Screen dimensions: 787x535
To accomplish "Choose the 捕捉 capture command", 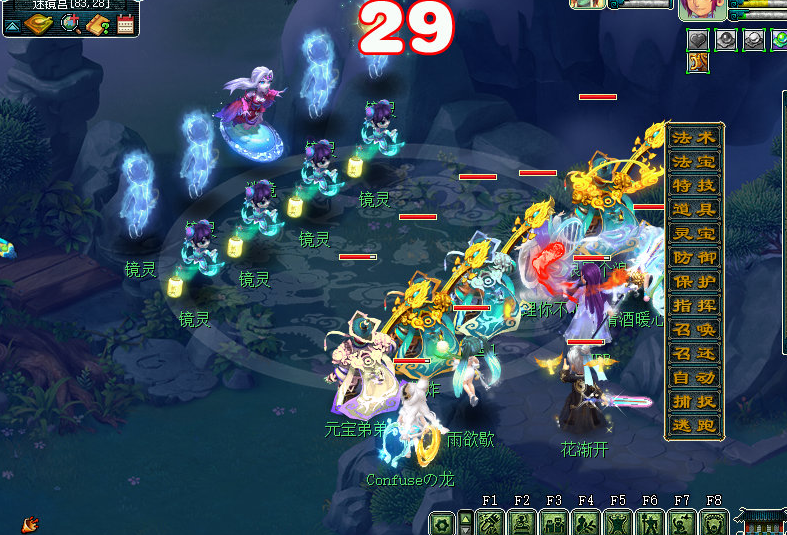I will (x=694, y=402).
